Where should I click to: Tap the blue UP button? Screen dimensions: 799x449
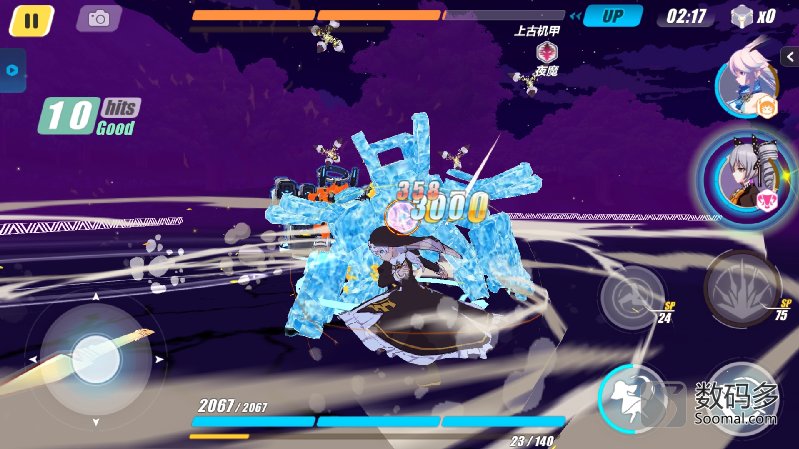click(x=613, y=16)
